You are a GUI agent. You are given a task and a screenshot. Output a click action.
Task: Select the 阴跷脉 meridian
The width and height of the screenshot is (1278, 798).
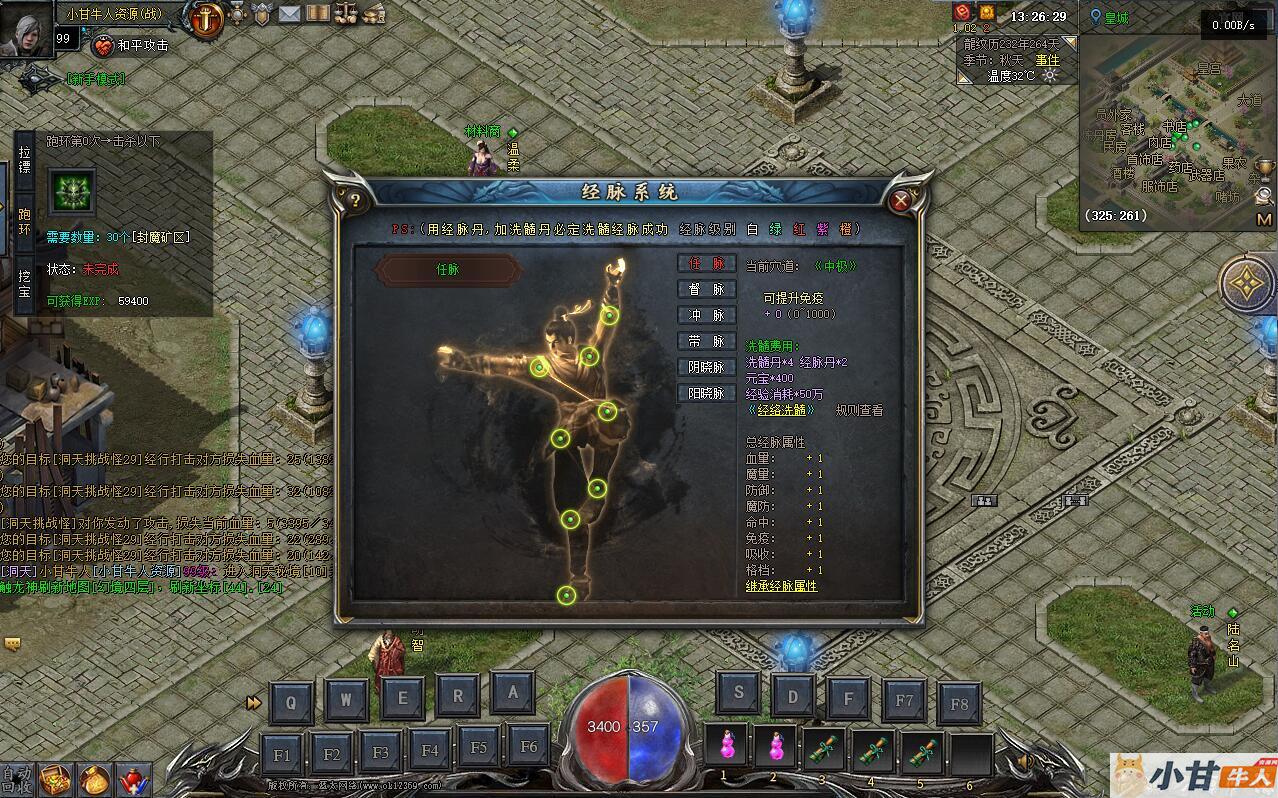tap(706, 368)
